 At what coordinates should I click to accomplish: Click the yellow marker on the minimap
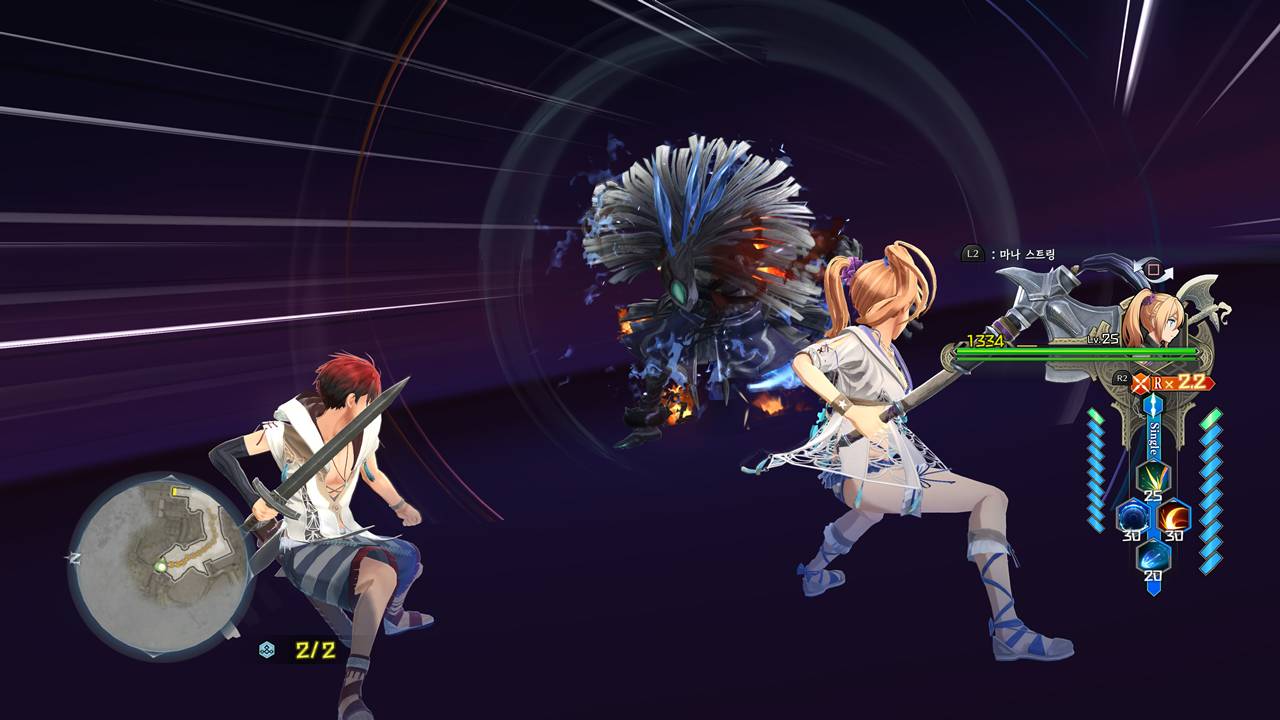(177, 491)
